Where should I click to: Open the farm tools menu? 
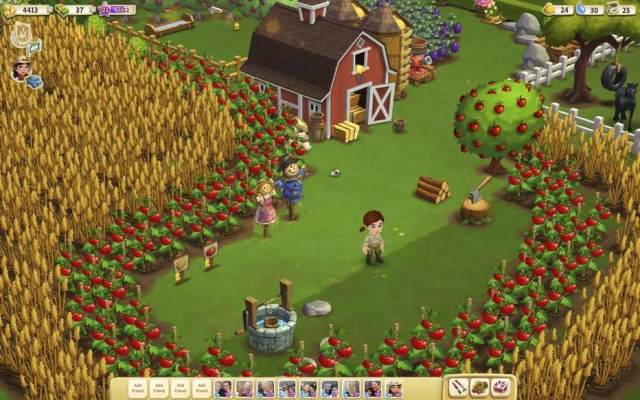click(458, 387)
